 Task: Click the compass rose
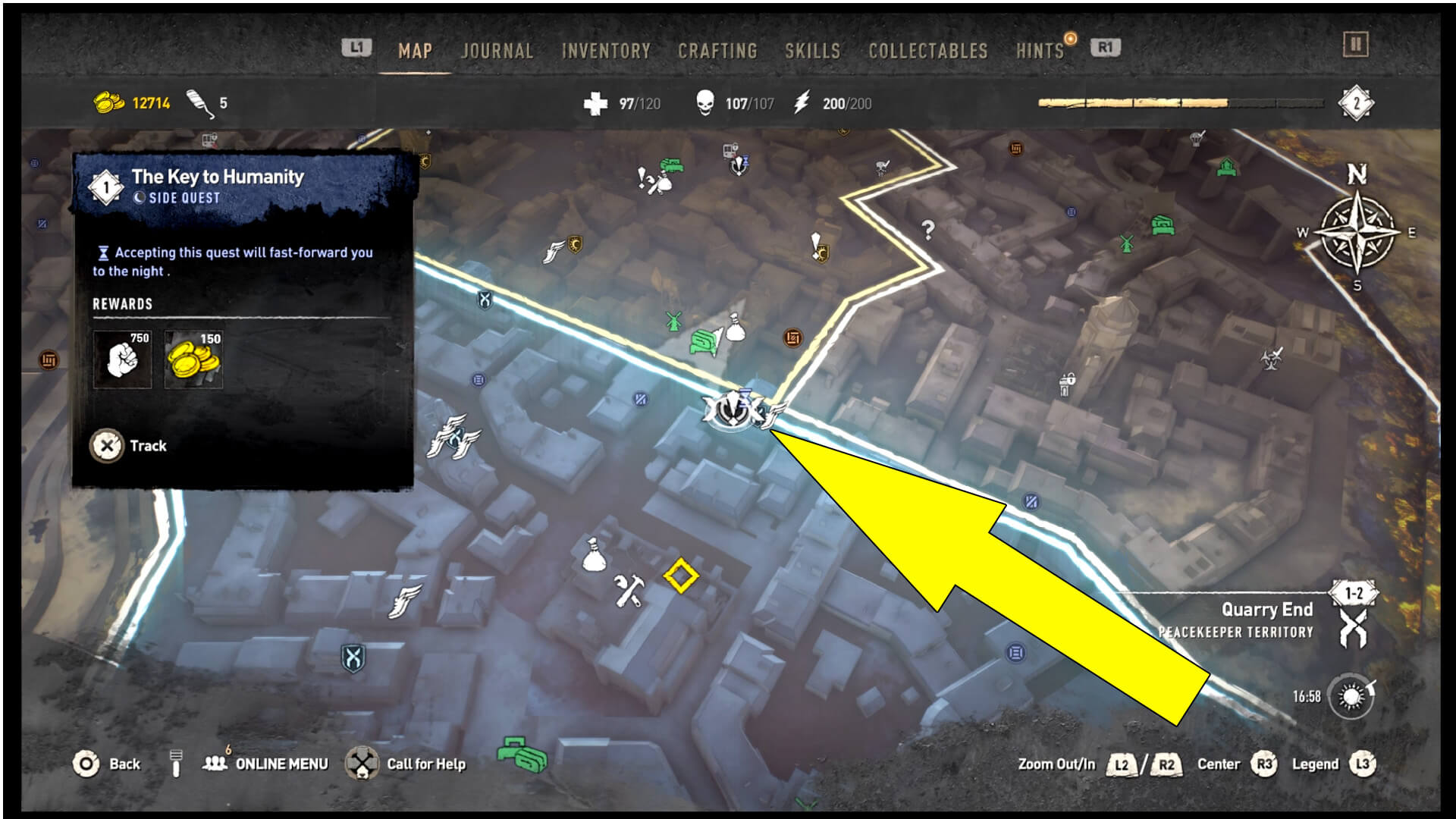coord(1357,233)
